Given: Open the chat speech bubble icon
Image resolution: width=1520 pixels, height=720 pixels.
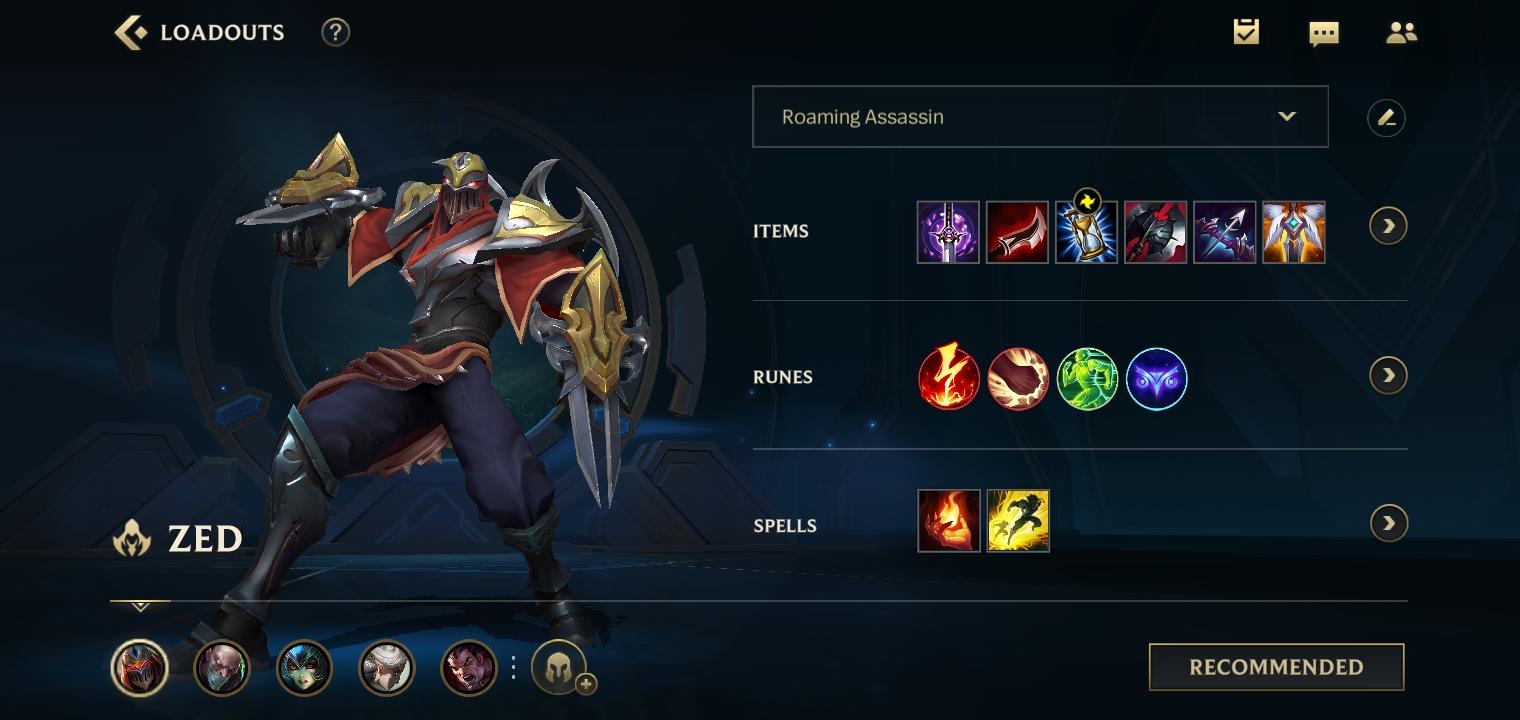Looking at the screenshot, I should pyautogui.click(x=1323, y=33).
